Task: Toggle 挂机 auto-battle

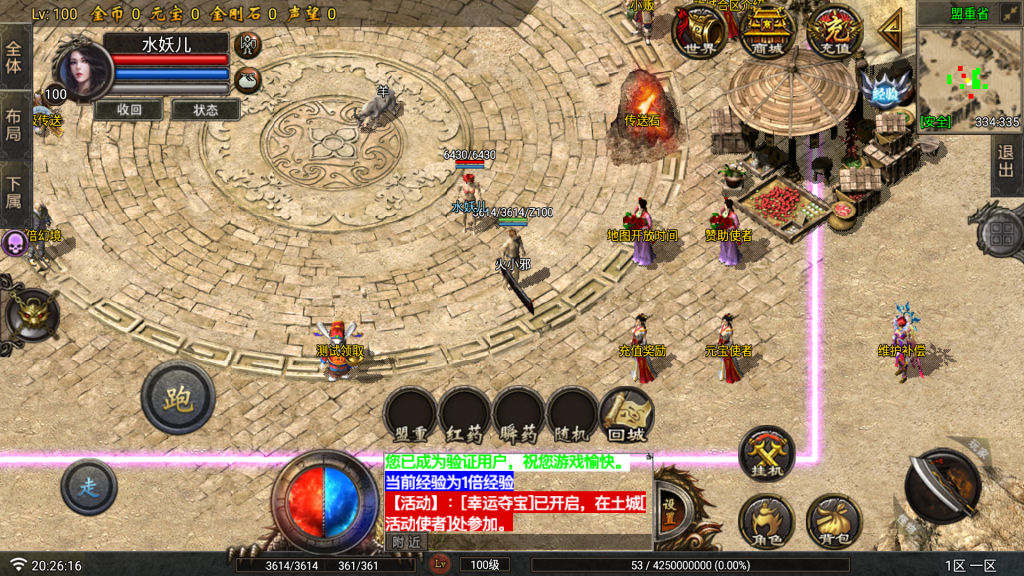Action: point(766,455)
